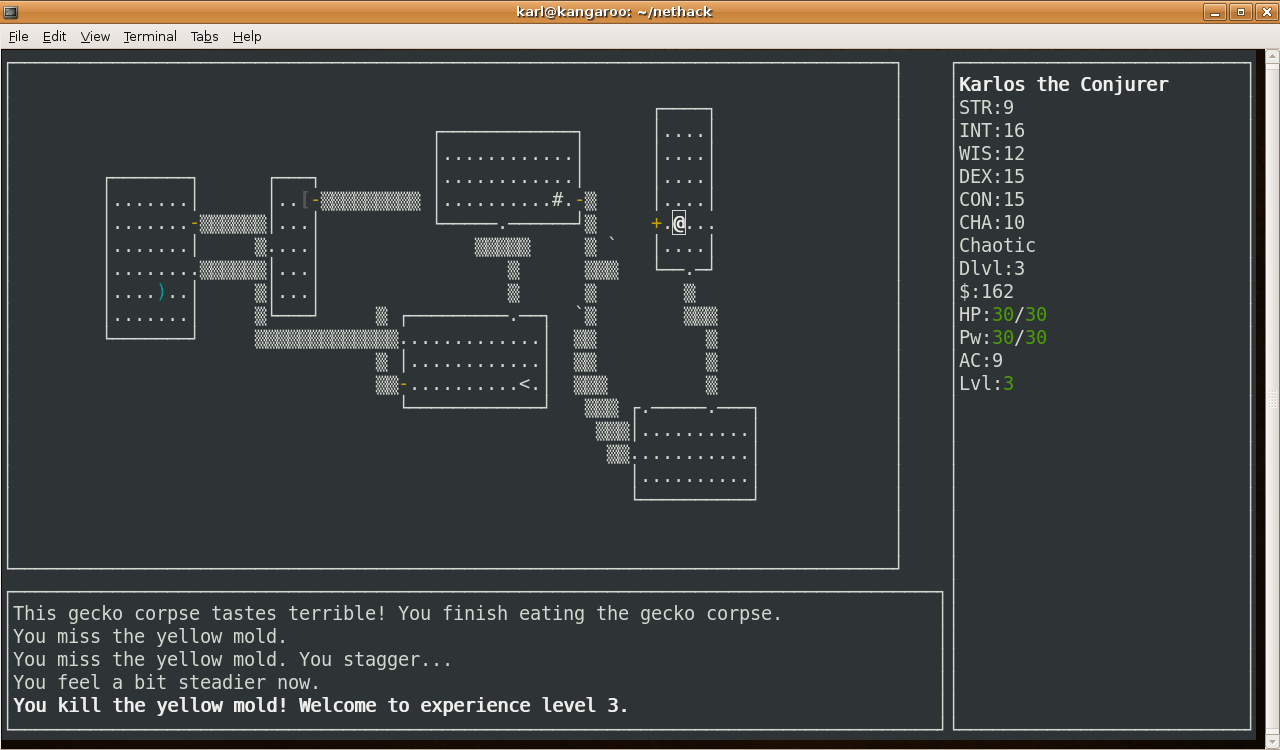Click the # corridor tile near the top room
The height and width of the screenshot is (750, 1280).
[560, 200]
